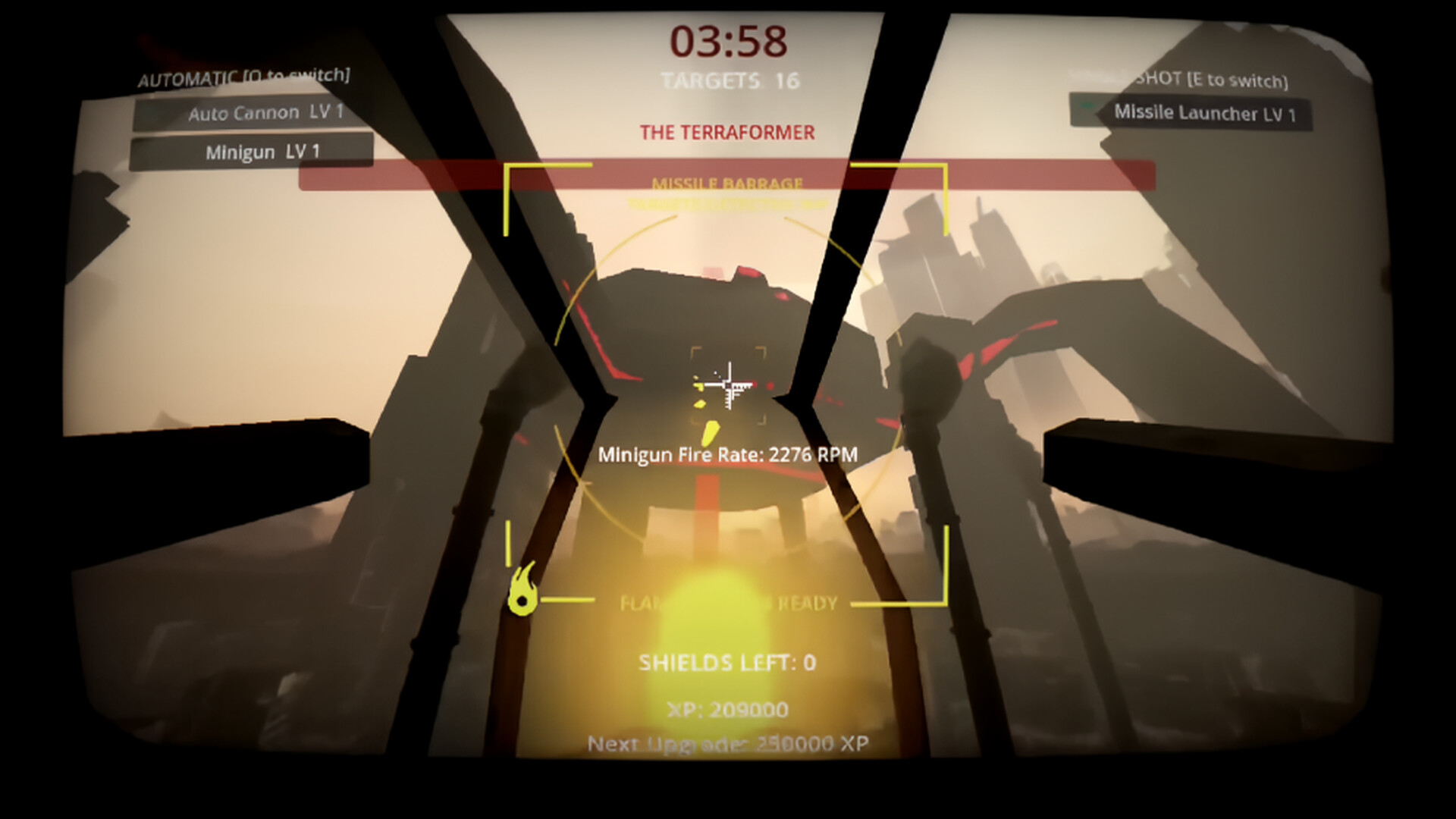Select THE TERRAFORMER boss title
Screen dimensions: 1456x819
[x=728, y=131]
